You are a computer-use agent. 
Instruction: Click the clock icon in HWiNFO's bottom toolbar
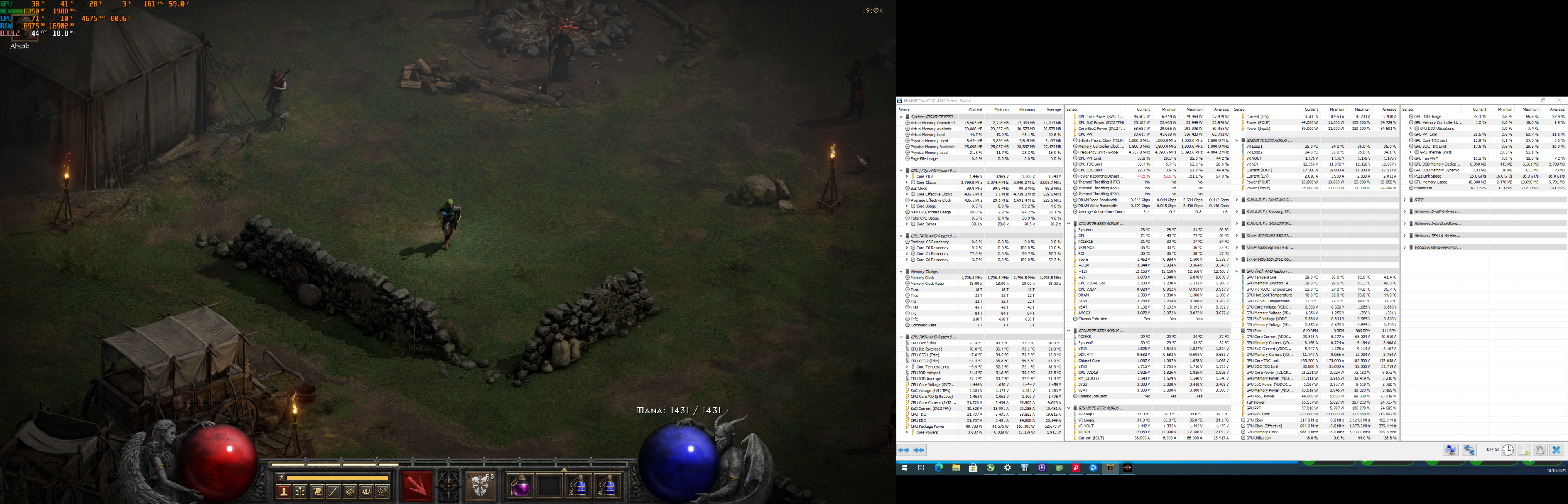(x=1508, y=451)
